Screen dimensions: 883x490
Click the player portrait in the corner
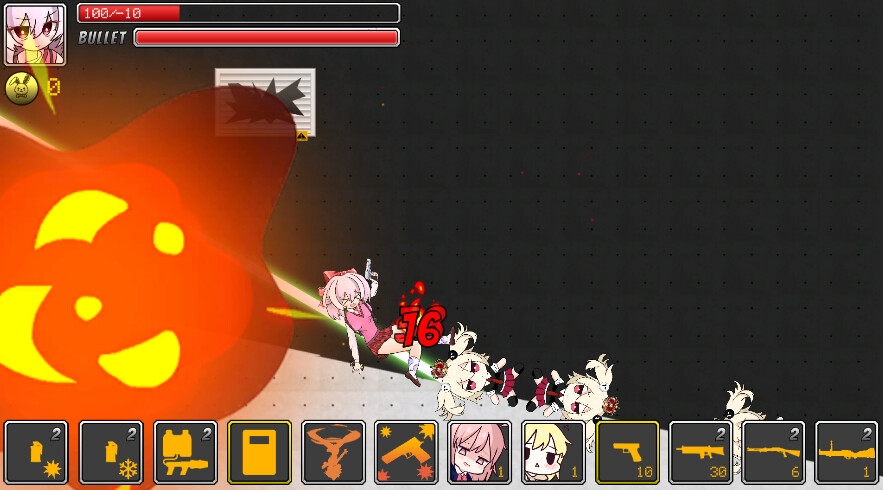(x=35, y=34)
